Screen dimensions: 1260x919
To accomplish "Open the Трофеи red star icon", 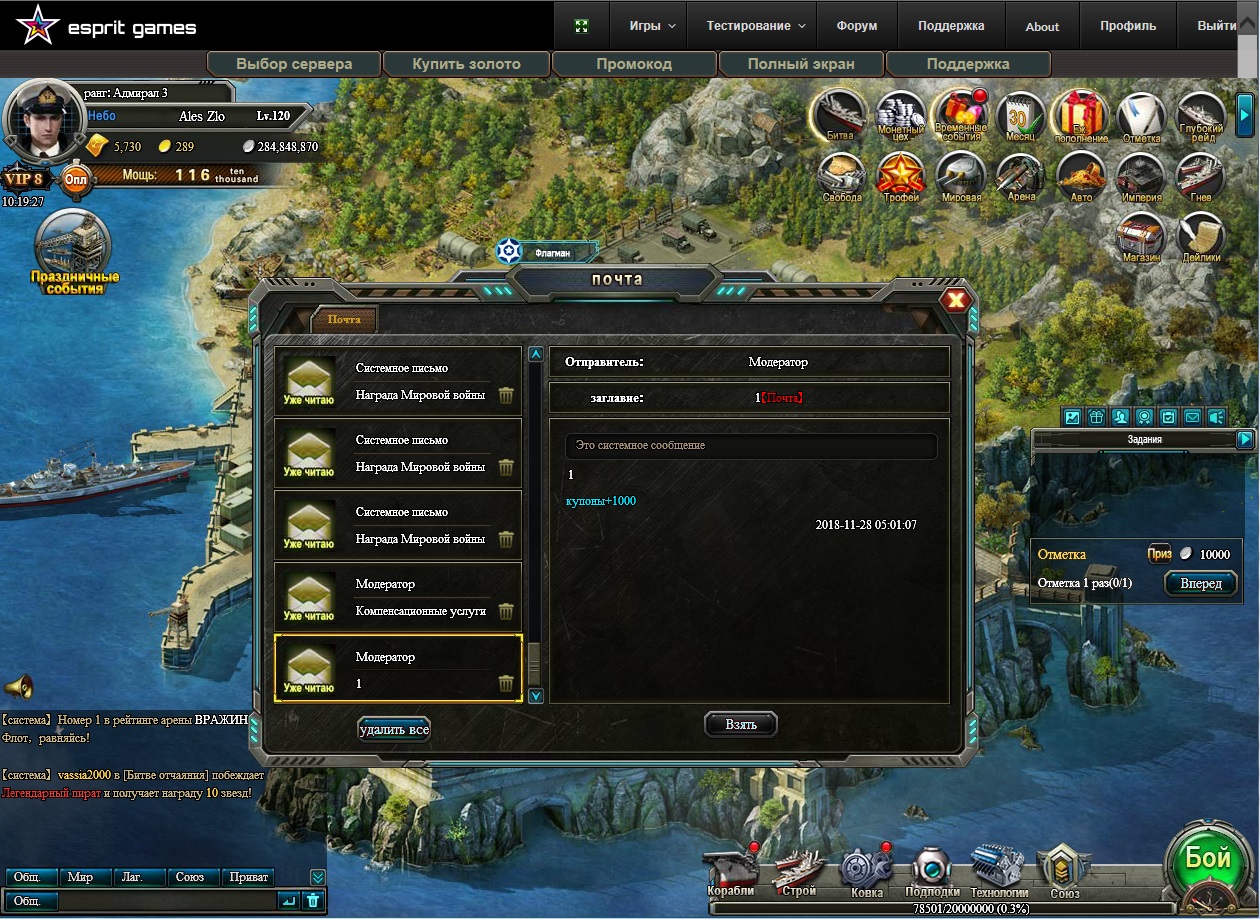I will 900,176.
